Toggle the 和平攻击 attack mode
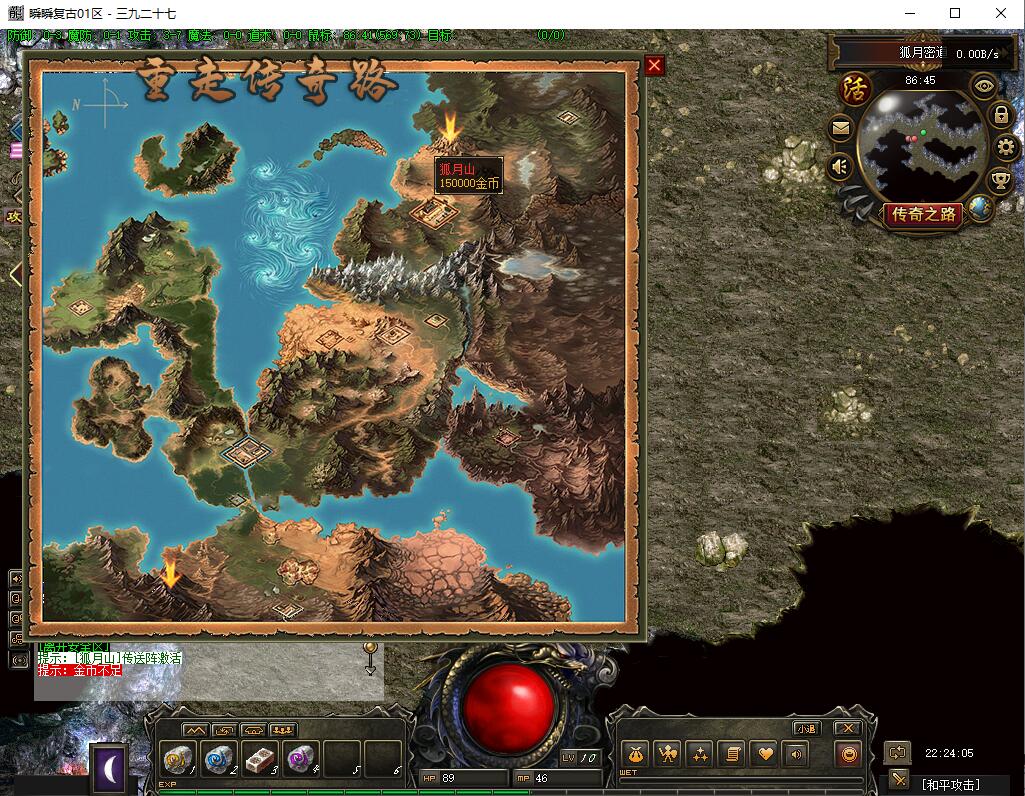 click(x=950, y=784)
